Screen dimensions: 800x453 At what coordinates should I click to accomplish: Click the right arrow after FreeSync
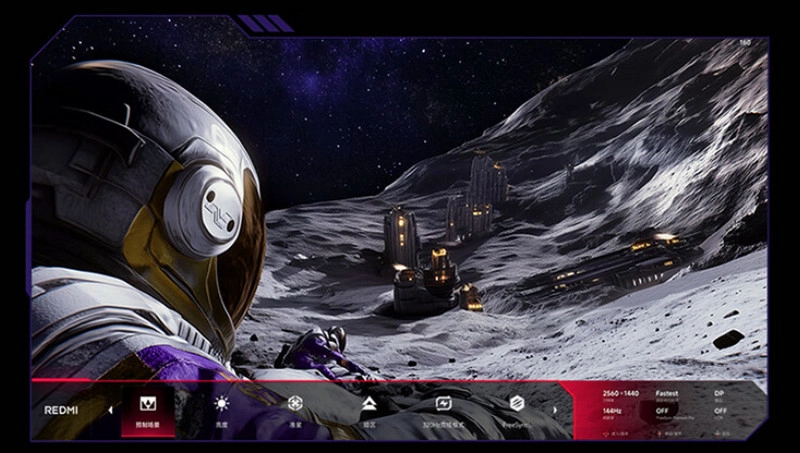tap(555, 410)
